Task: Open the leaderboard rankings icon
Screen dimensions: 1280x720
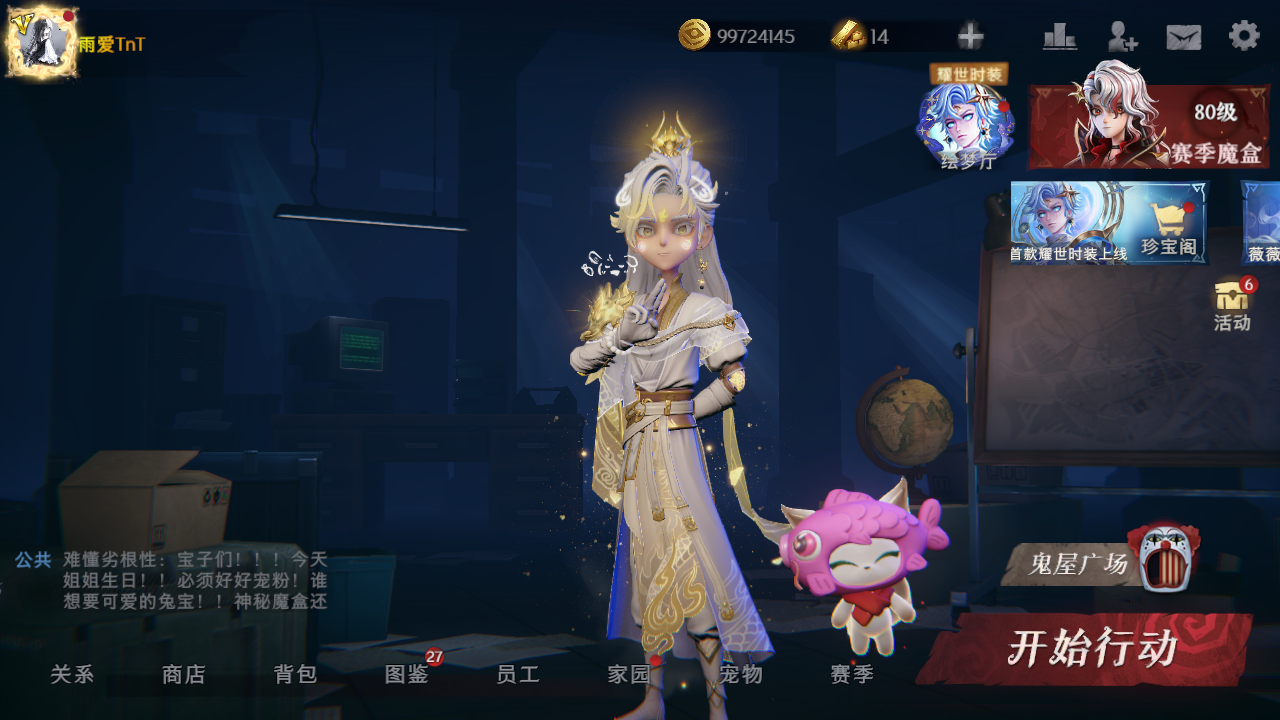Action: click(1060, 37)
